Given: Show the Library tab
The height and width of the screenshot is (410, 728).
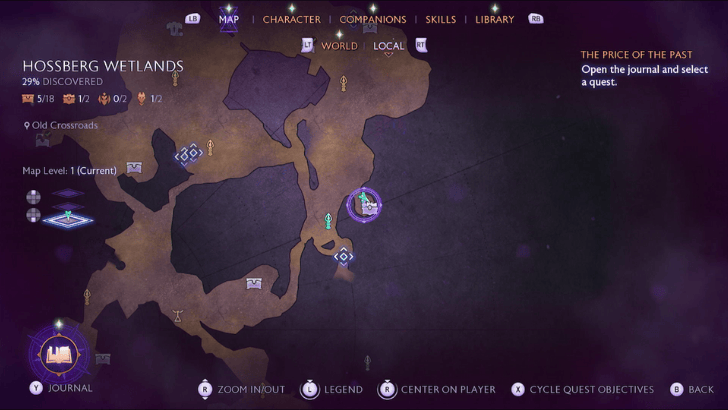Looking at the screenshot, I should point(494,19).
